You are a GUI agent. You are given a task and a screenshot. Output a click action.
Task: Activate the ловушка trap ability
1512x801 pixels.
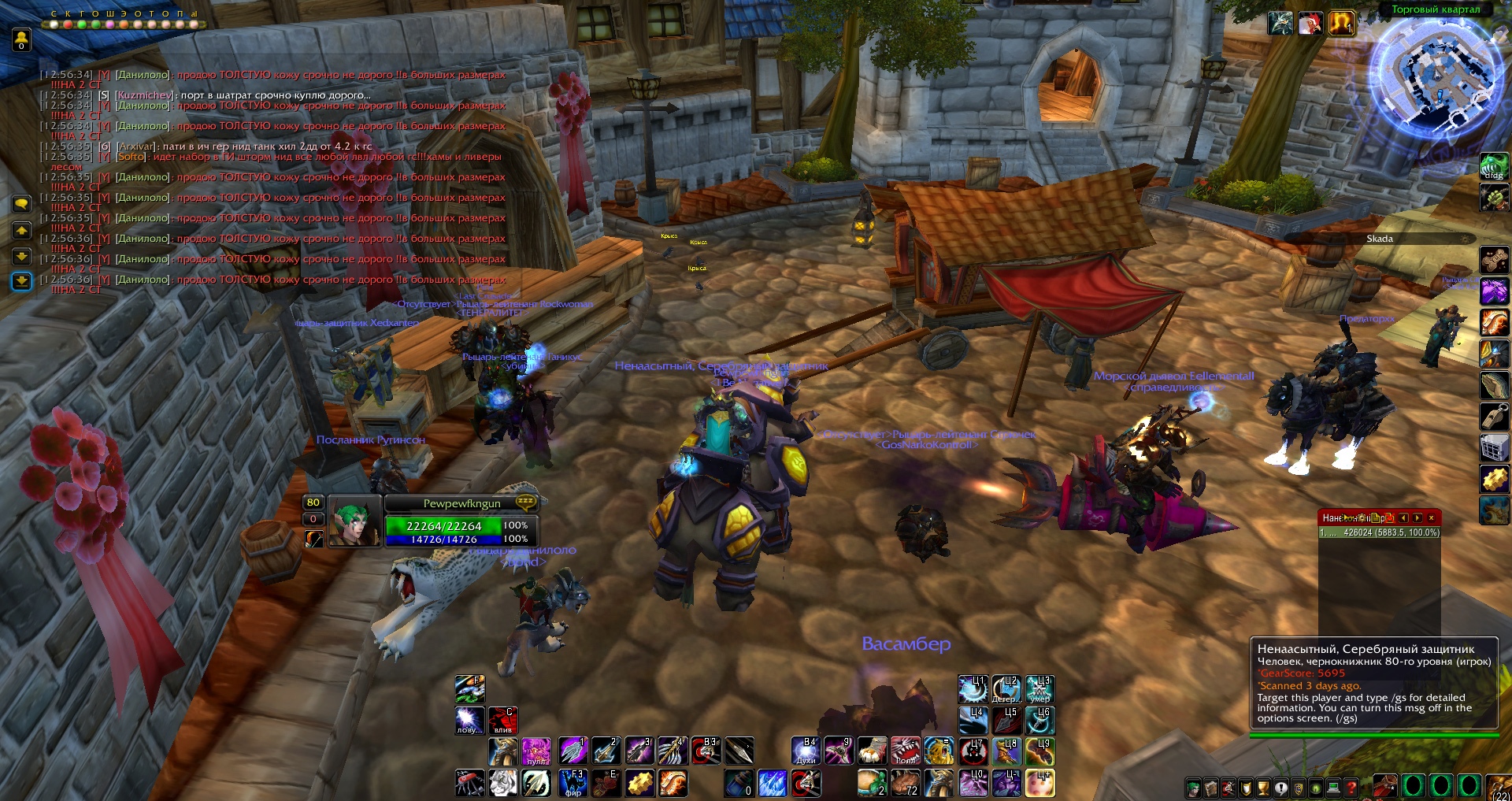[469, 720]
